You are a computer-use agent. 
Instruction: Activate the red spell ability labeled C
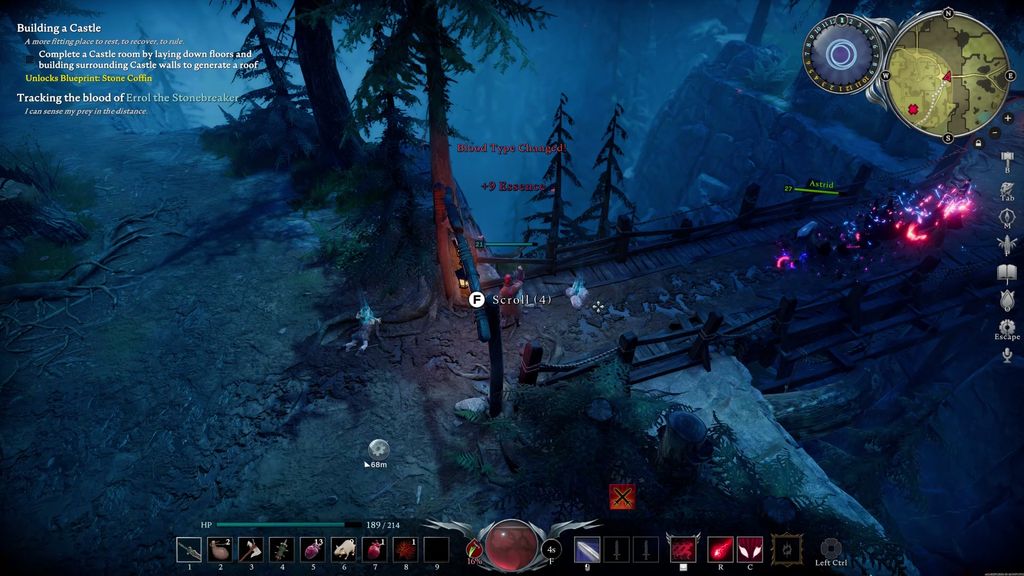(749, 549)
